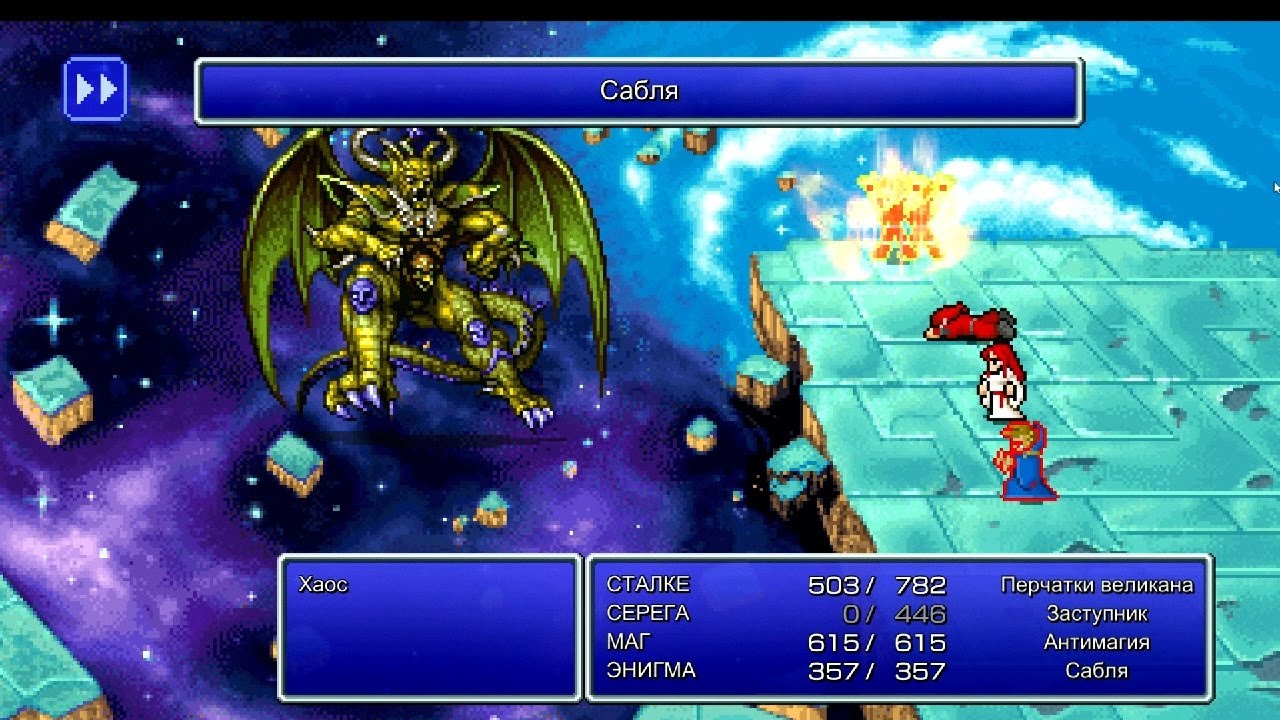Viewport: 1280px width, 720px height.
Task: Choose party member СТАЛКЕ
Action: click(x=648, y=585)
